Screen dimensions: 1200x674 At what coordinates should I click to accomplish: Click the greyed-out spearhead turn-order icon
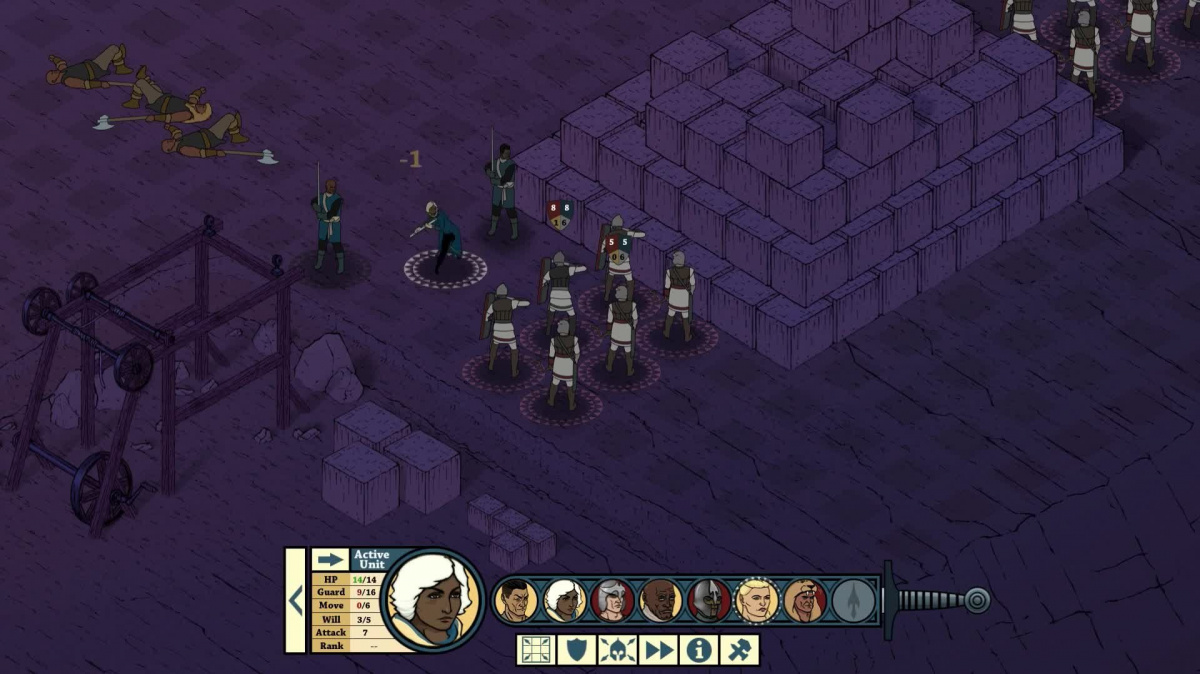(853, 600)
